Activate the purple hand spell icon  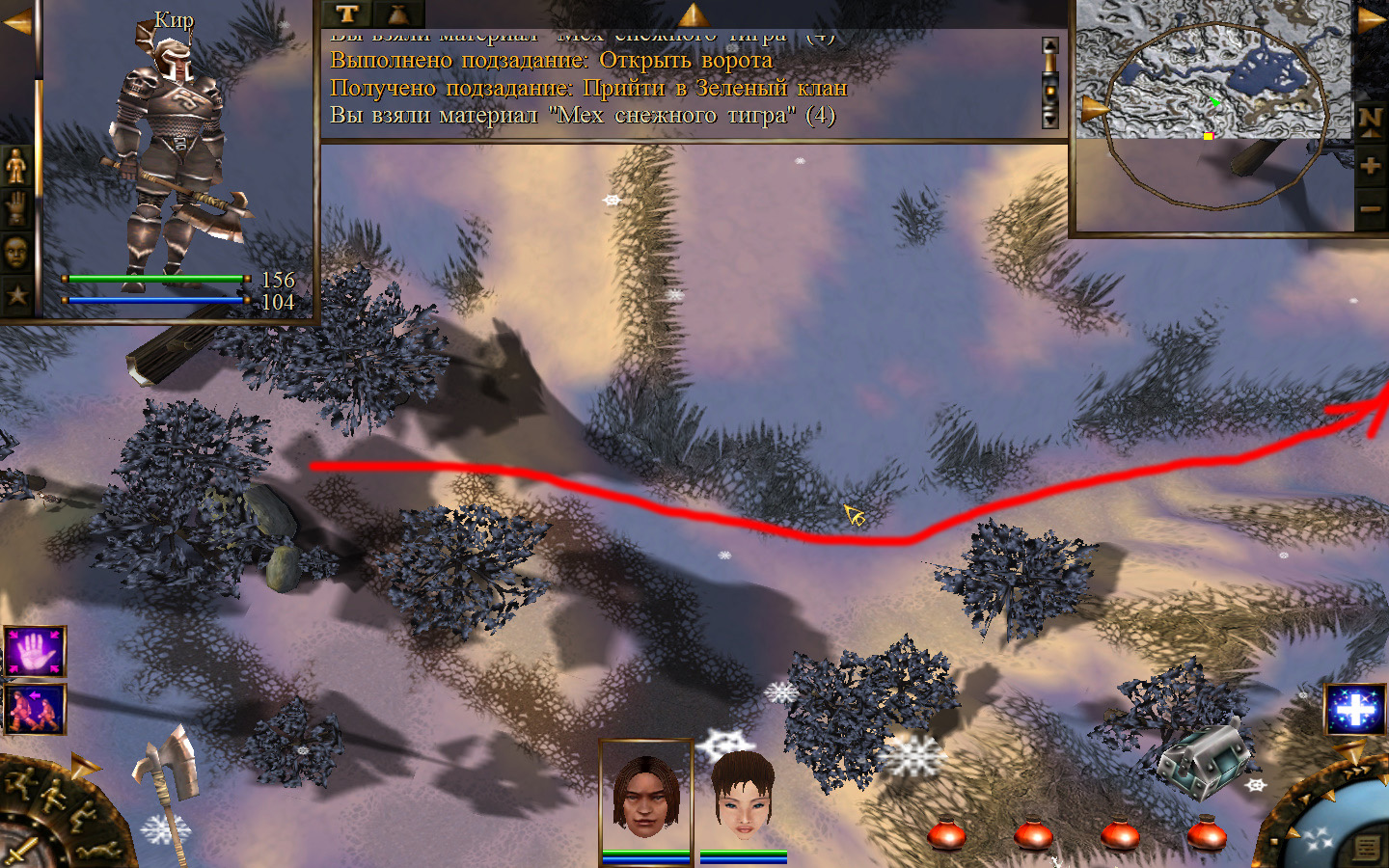point(35,651)
